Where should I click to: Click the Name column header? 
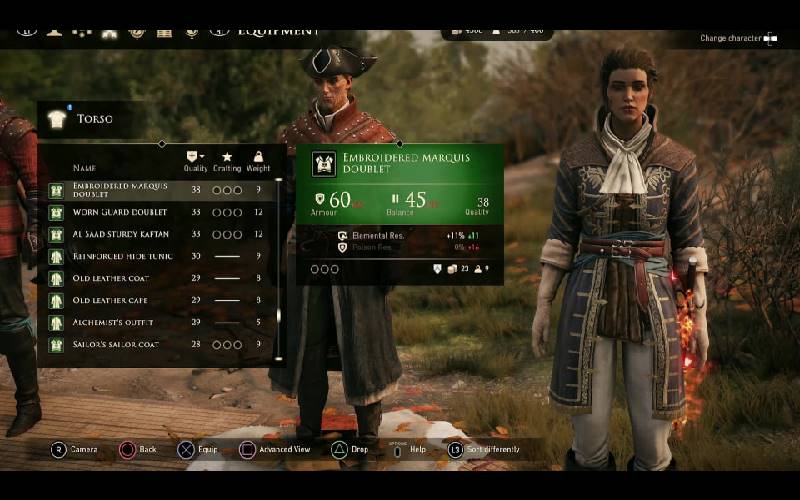84,168
